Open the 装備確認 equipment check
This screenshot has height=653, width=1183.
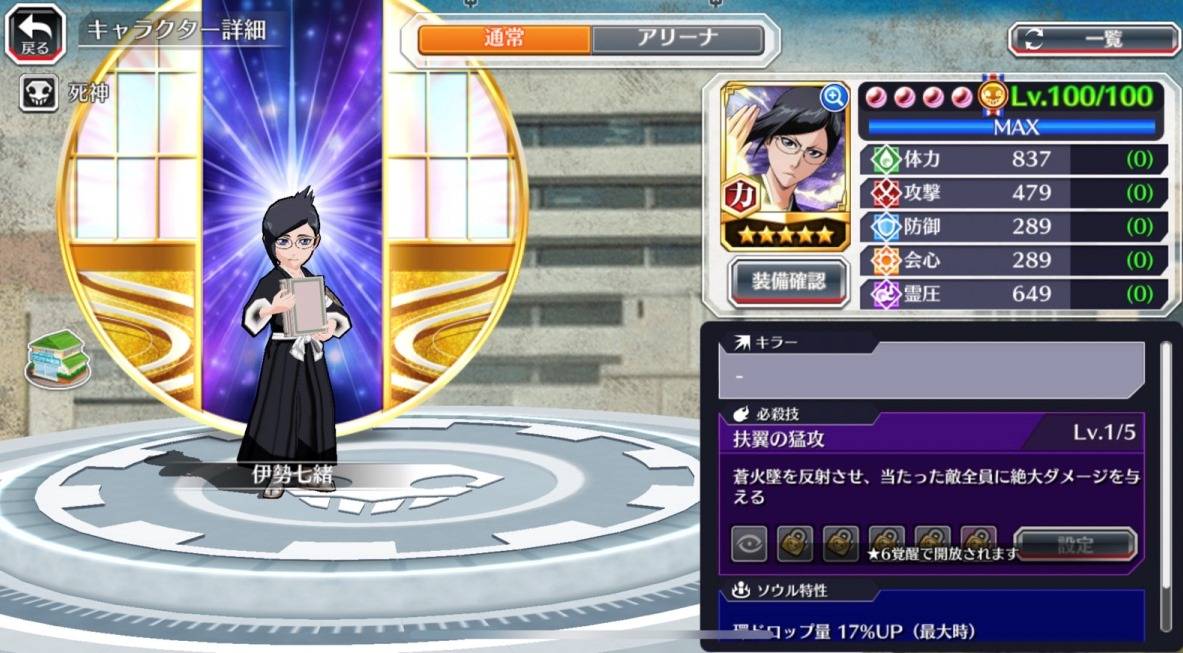pos(789,282)
